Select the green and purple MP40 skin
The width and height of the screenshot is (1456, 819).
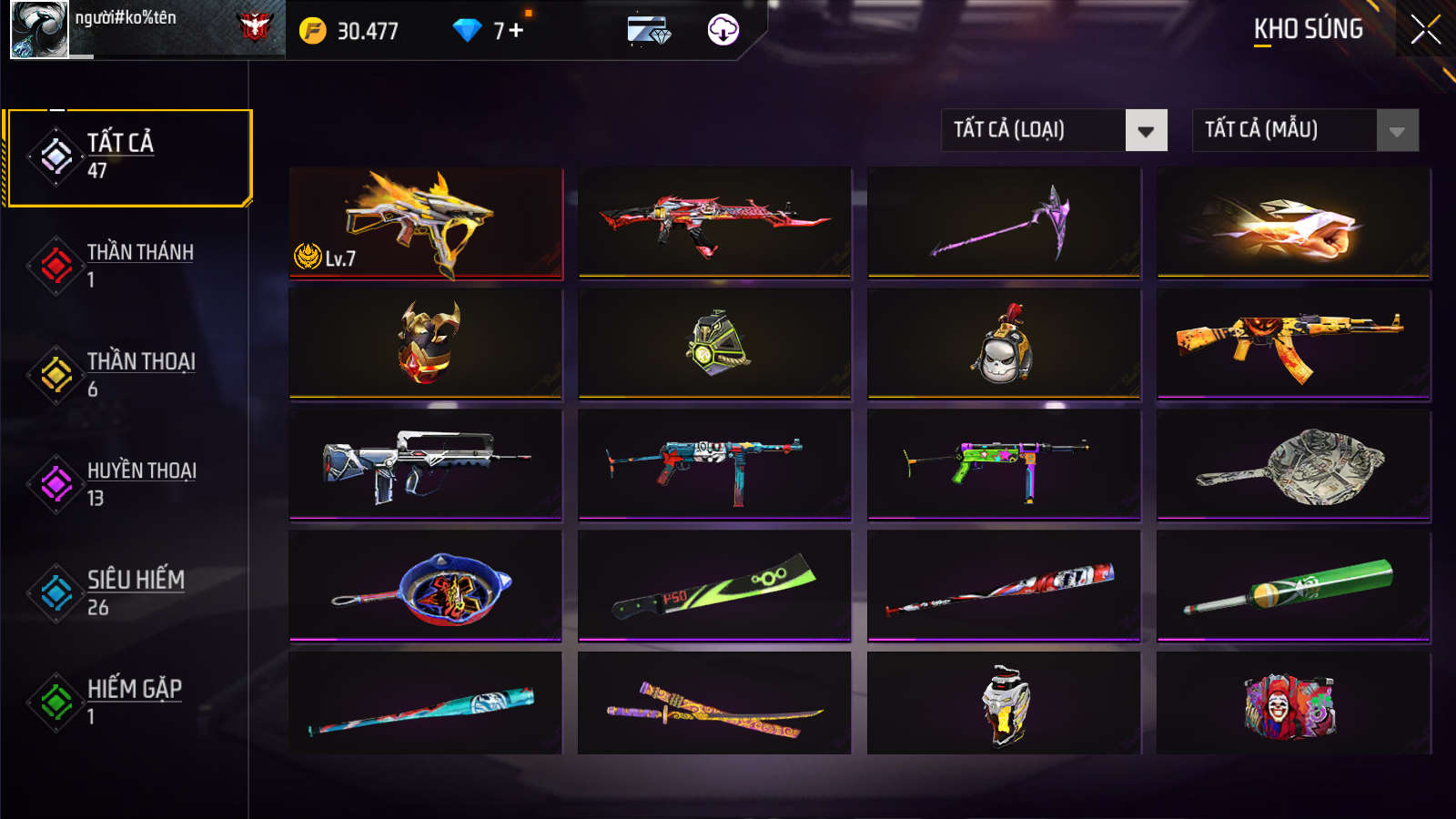[1004, 464]
